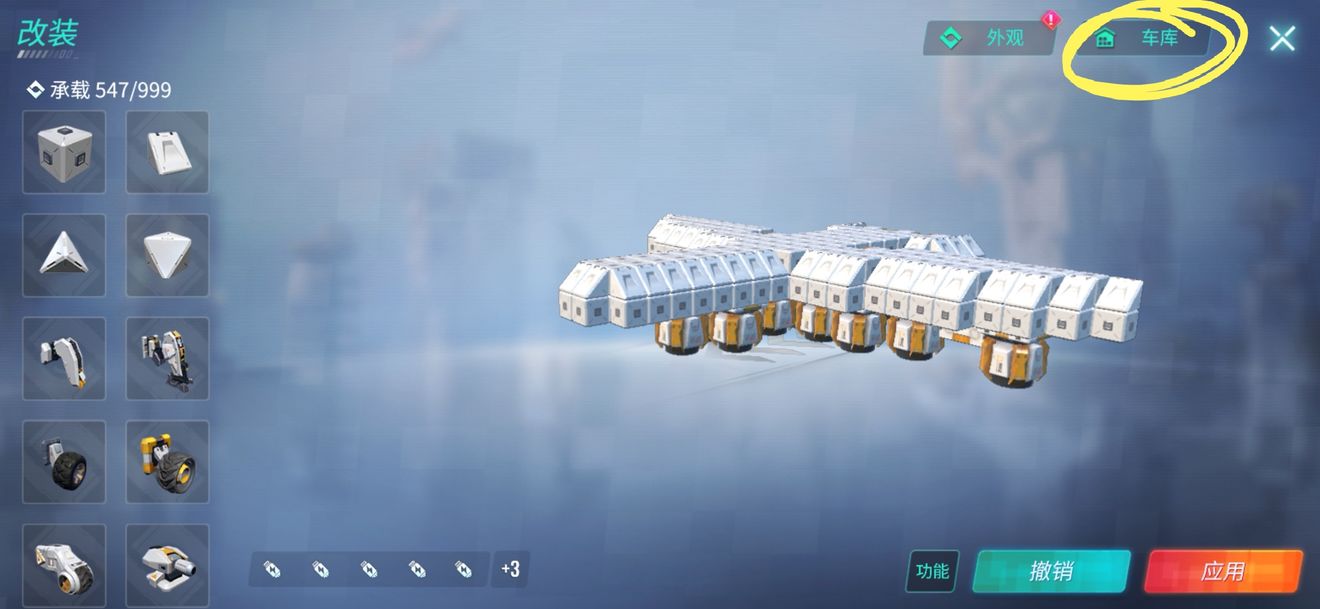
Task: Select the single bent mechanical arm part
Action: (x=64, y=358)
